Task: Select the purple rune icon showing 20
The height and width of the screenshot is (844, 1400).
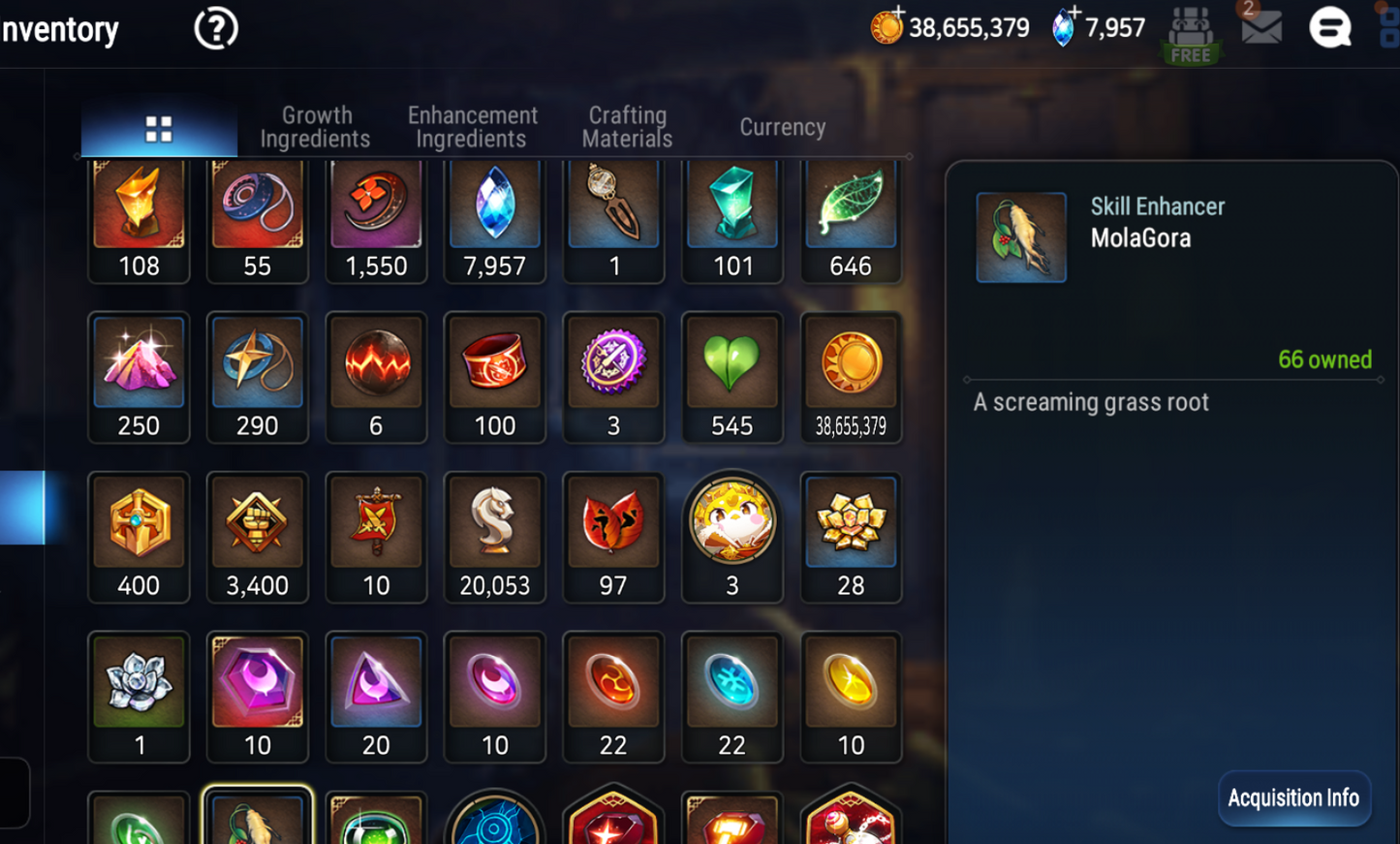Action: 376,683
